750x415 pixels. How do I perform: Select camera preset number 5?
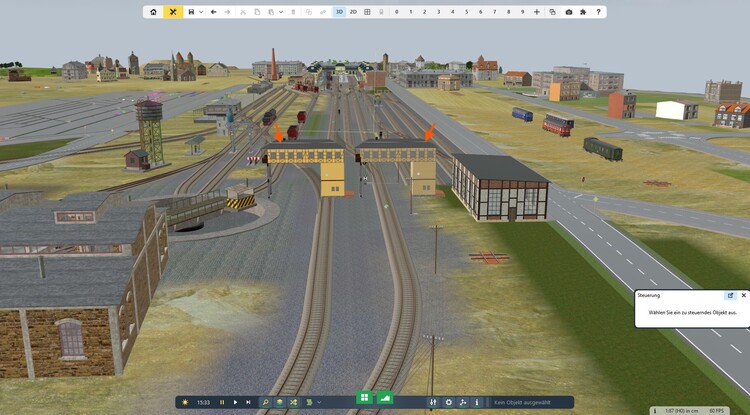466,12
